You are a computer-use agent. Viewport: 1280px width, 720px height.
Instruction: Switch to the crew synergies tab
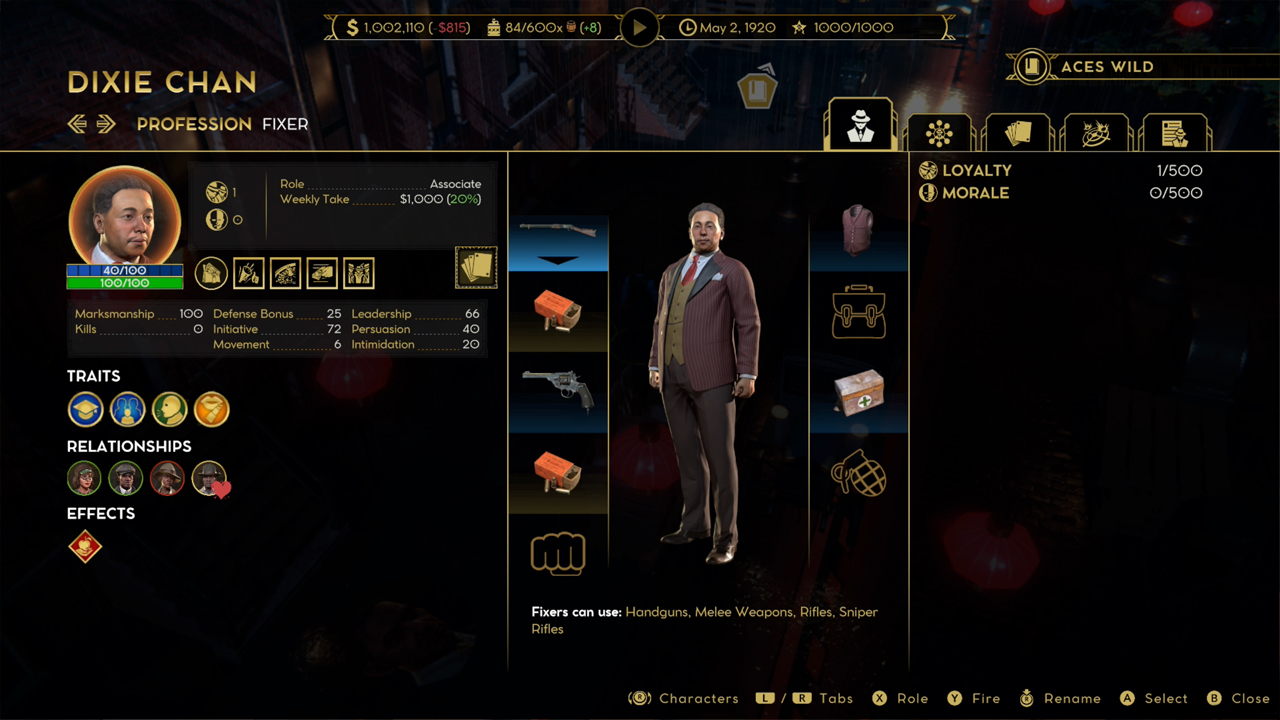[x=939, y=130]
